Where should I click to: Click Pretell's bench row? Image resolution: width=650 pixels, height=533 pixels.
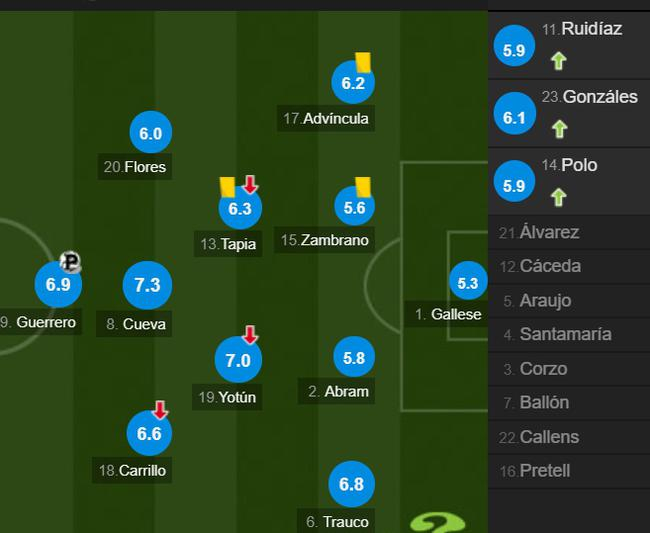[x=568, y=471]
